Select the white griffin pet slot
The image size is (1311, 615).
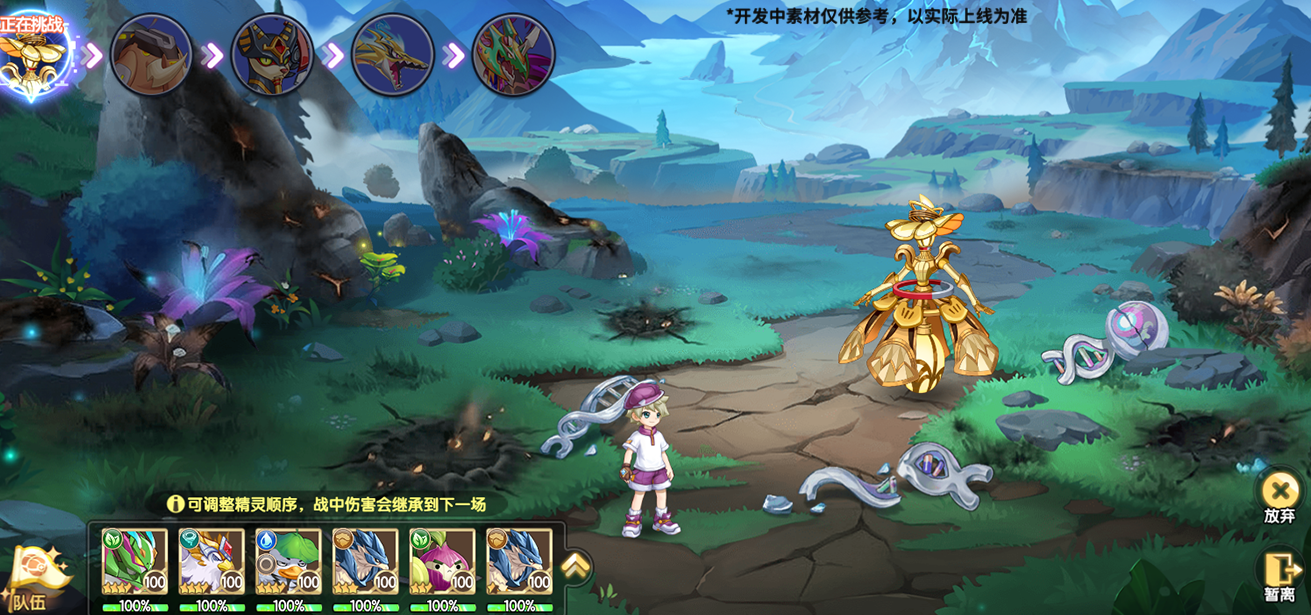click(x=211, y=561)
